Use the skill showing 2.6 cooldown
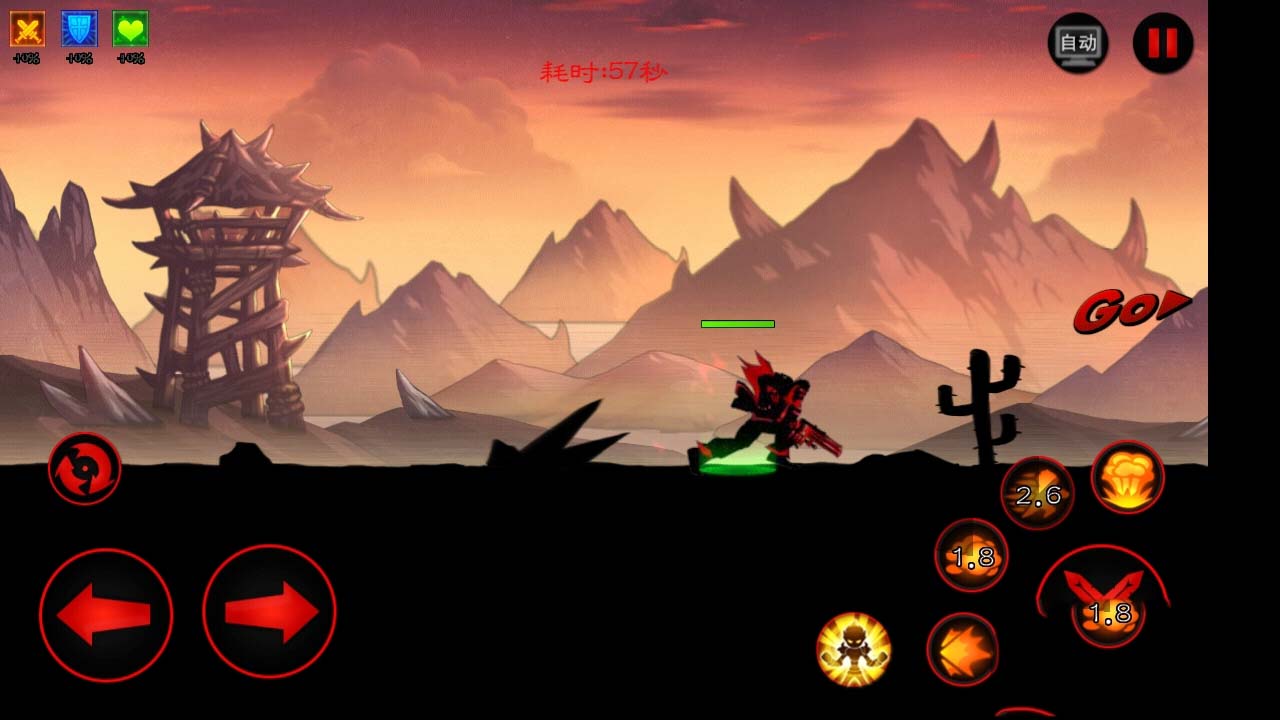Screen dimensions: 1280x720 coord(1038,493)
